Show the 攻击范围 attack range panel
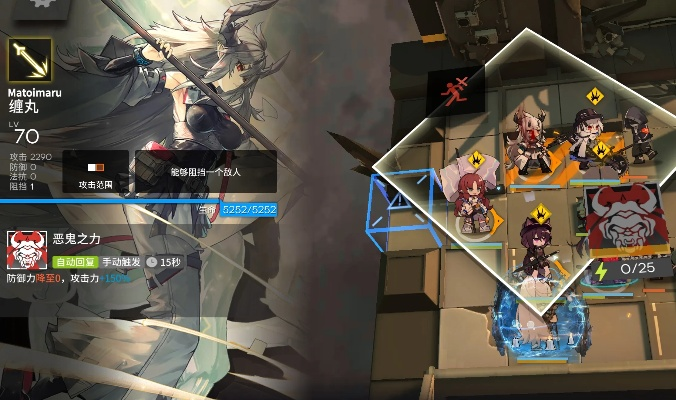The image size is (676, 400). (96, 172)
